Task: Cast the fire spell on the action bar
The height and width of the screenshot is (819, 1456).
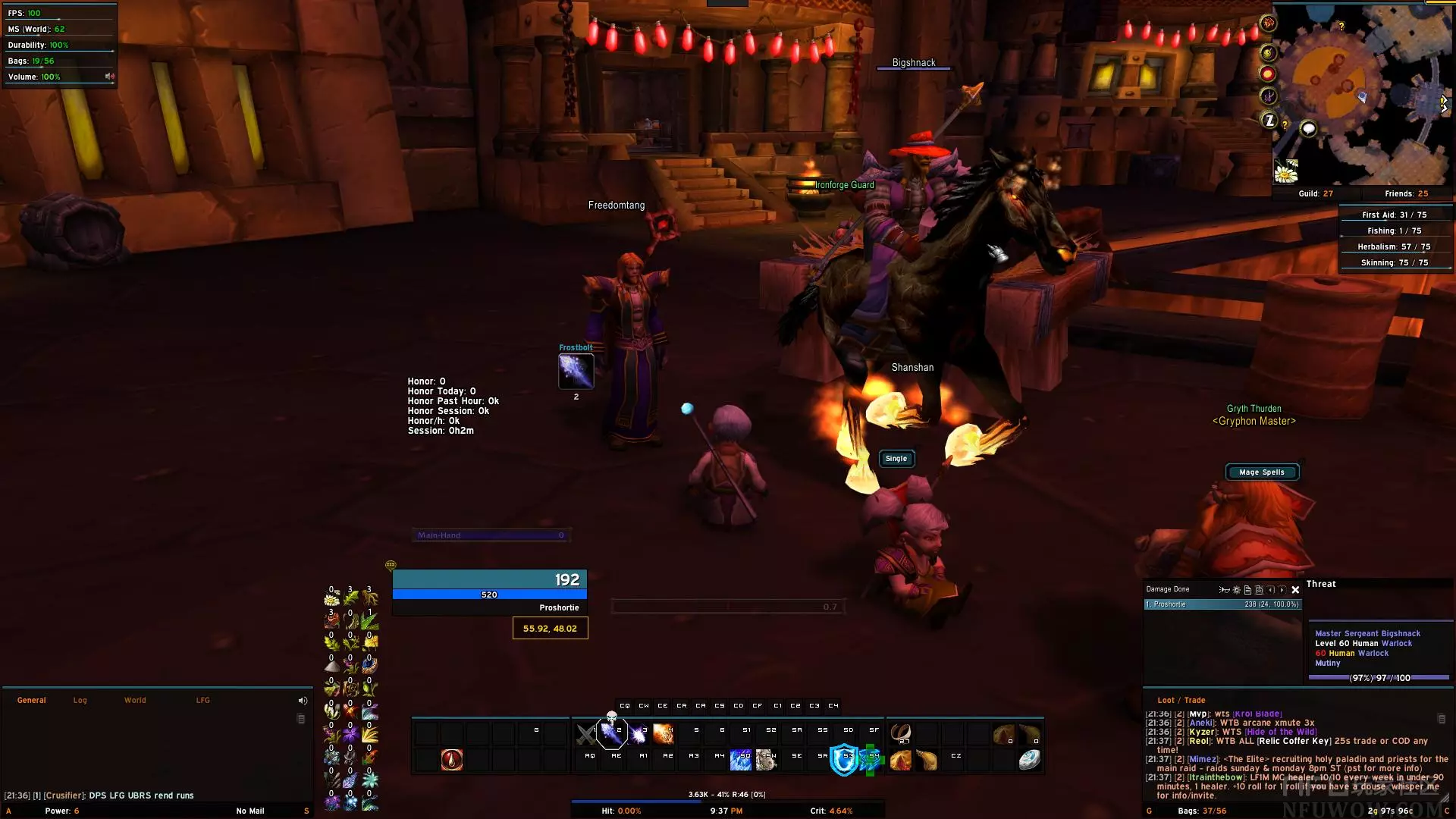Action: coord(663,733)
